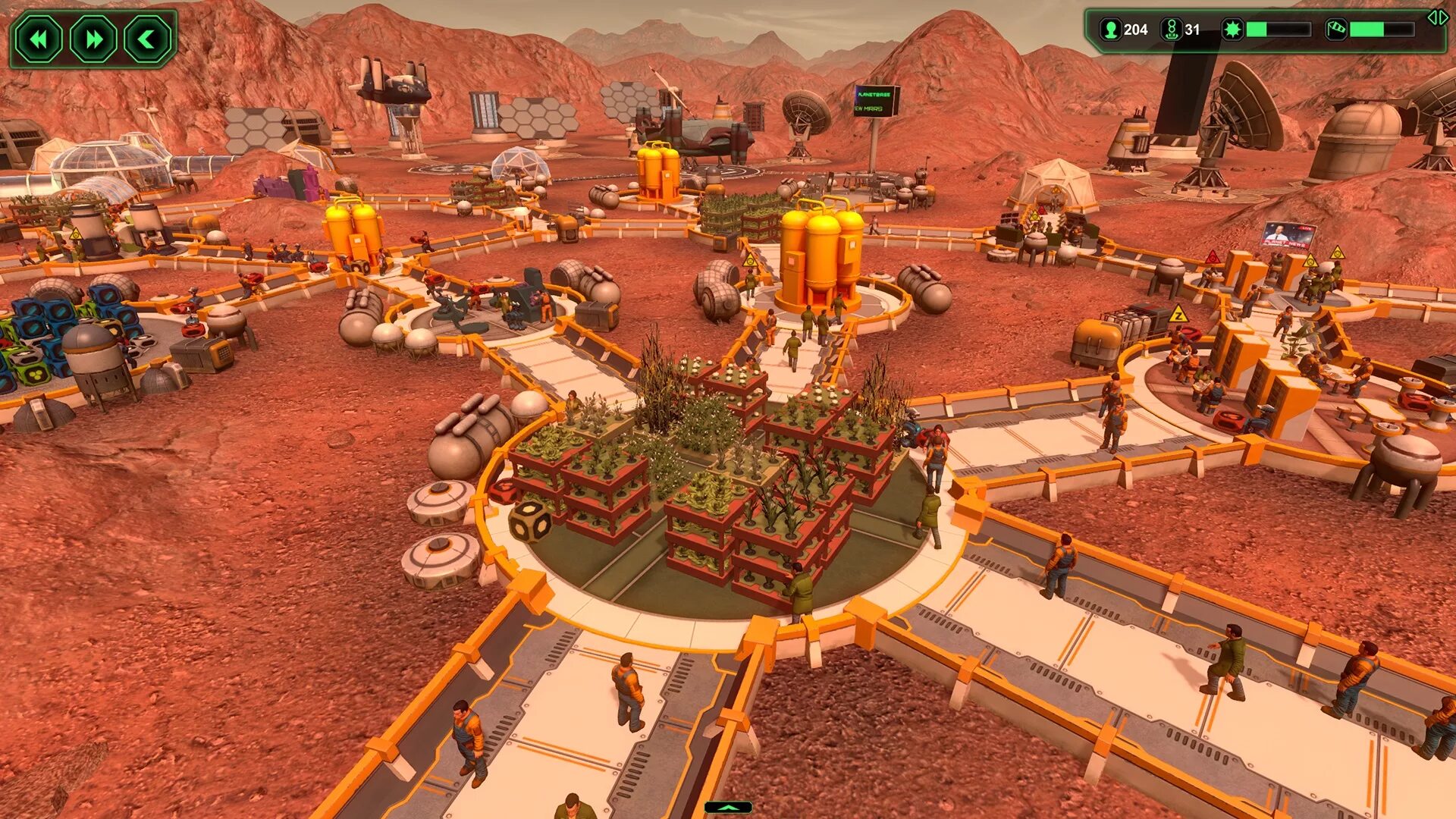Collapse the speed panel with left chevron
The image size is (1456, 819).
tap(147, 39)
